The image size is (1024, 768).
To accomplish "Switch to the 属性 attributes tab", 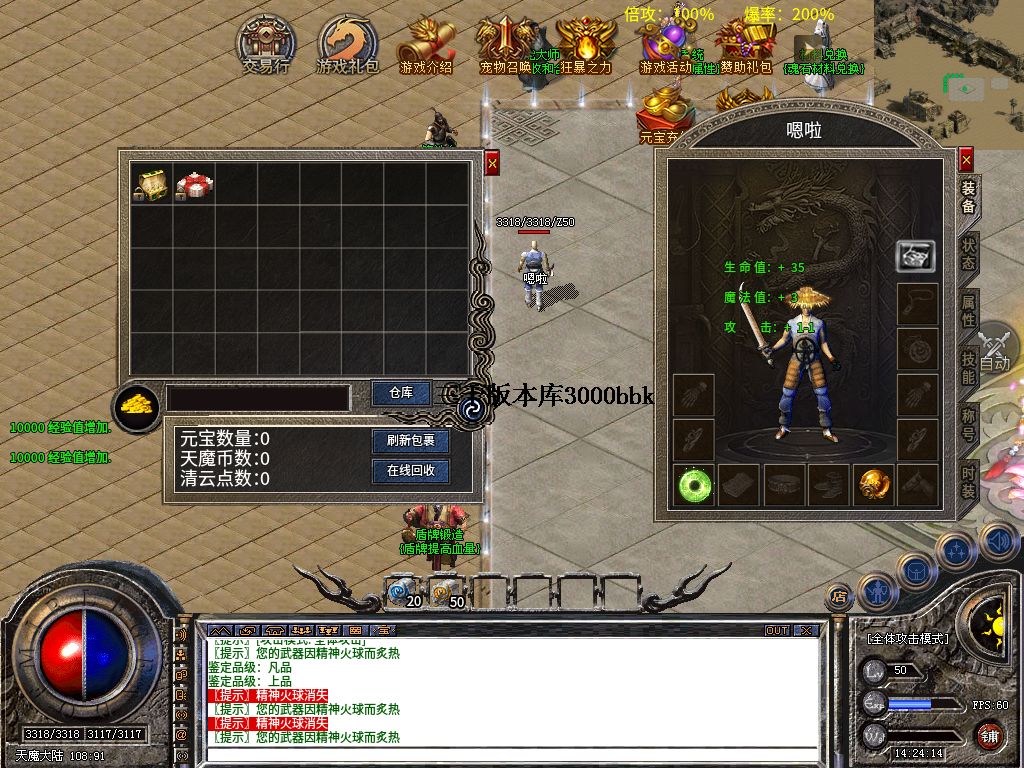I will pyautogui.click(x=968, y=310).
